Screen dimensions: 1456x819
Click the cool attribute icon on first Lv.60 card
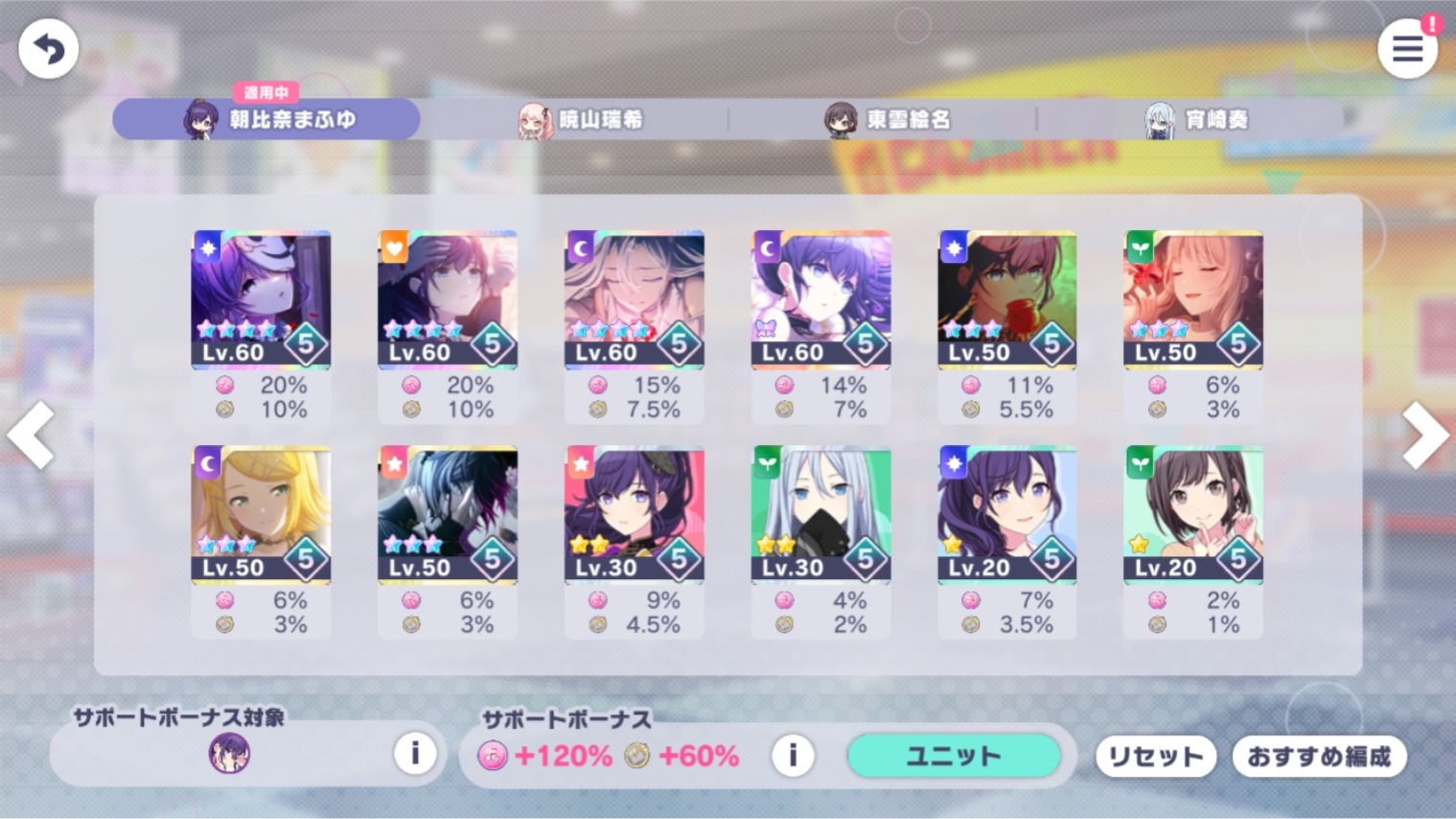coord(205,247)
